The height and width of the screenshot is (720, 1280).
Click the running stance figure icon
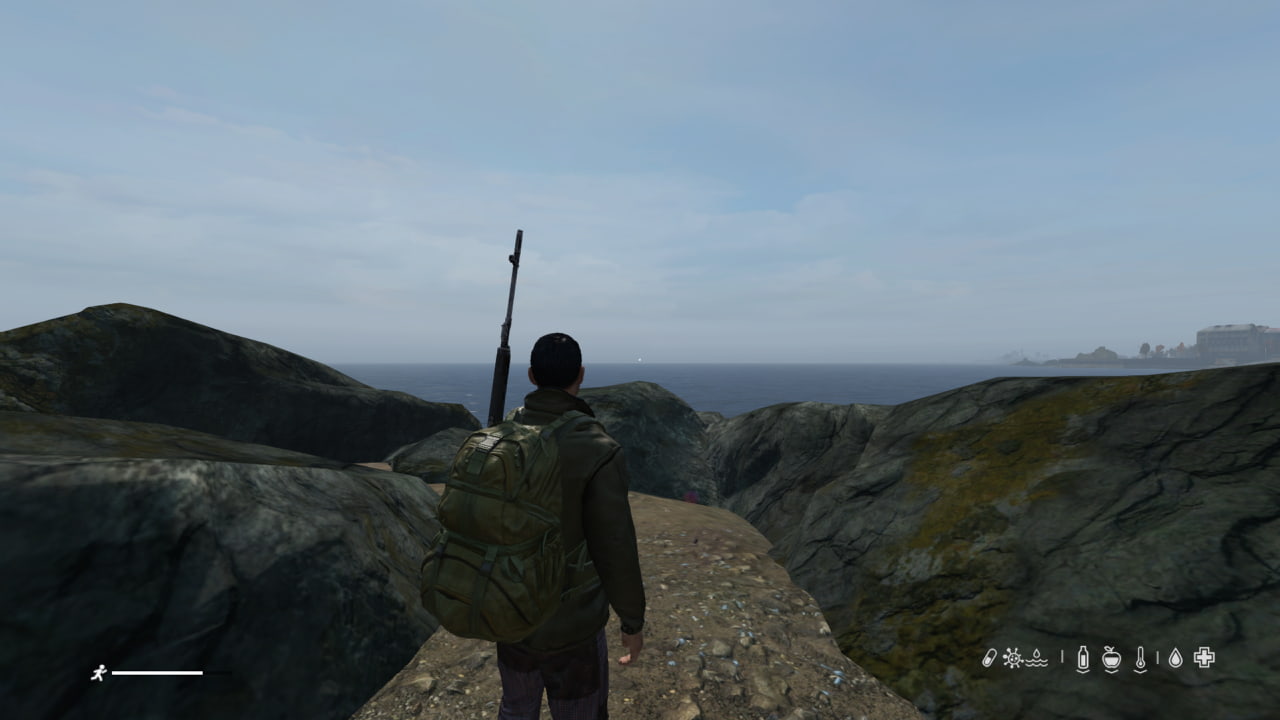(100, 672)
